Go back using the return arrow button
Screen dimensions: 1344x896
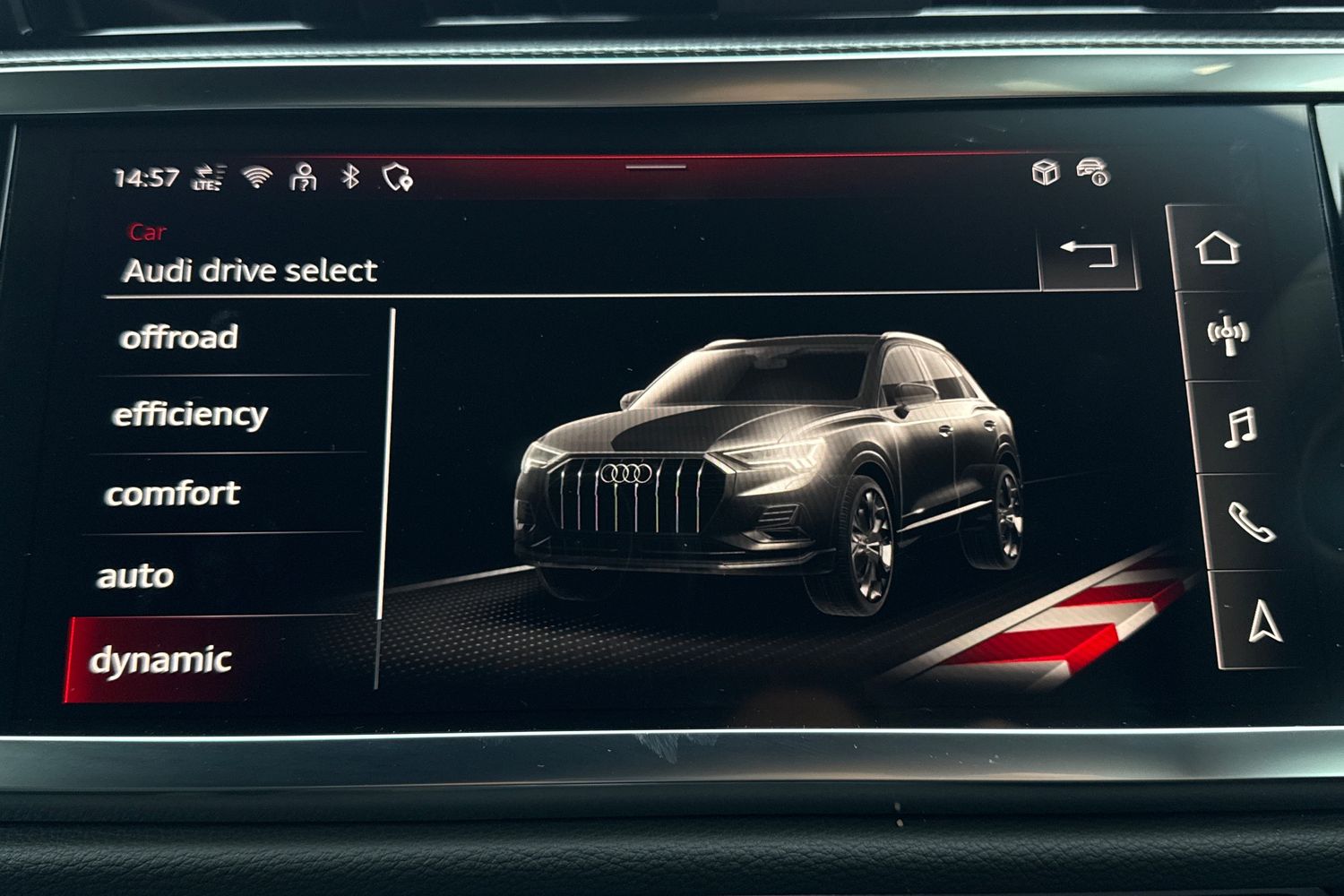tap(1088, 254)
